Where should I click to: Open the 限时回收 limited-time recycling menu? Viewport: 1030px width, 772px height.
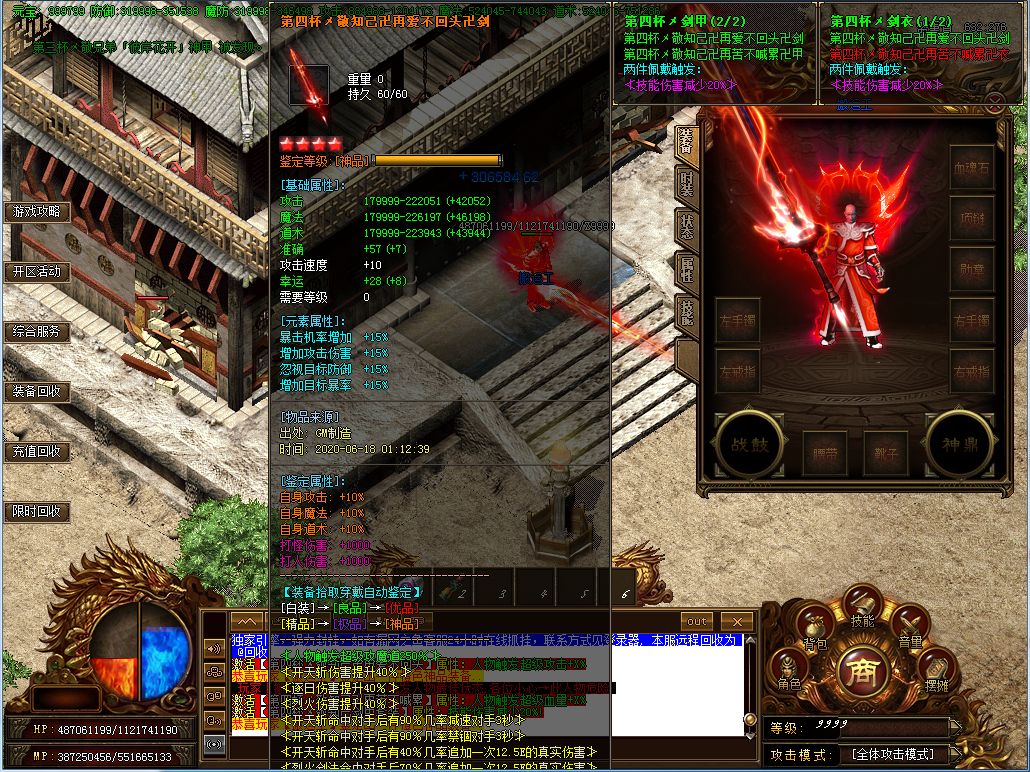(37, 511)
